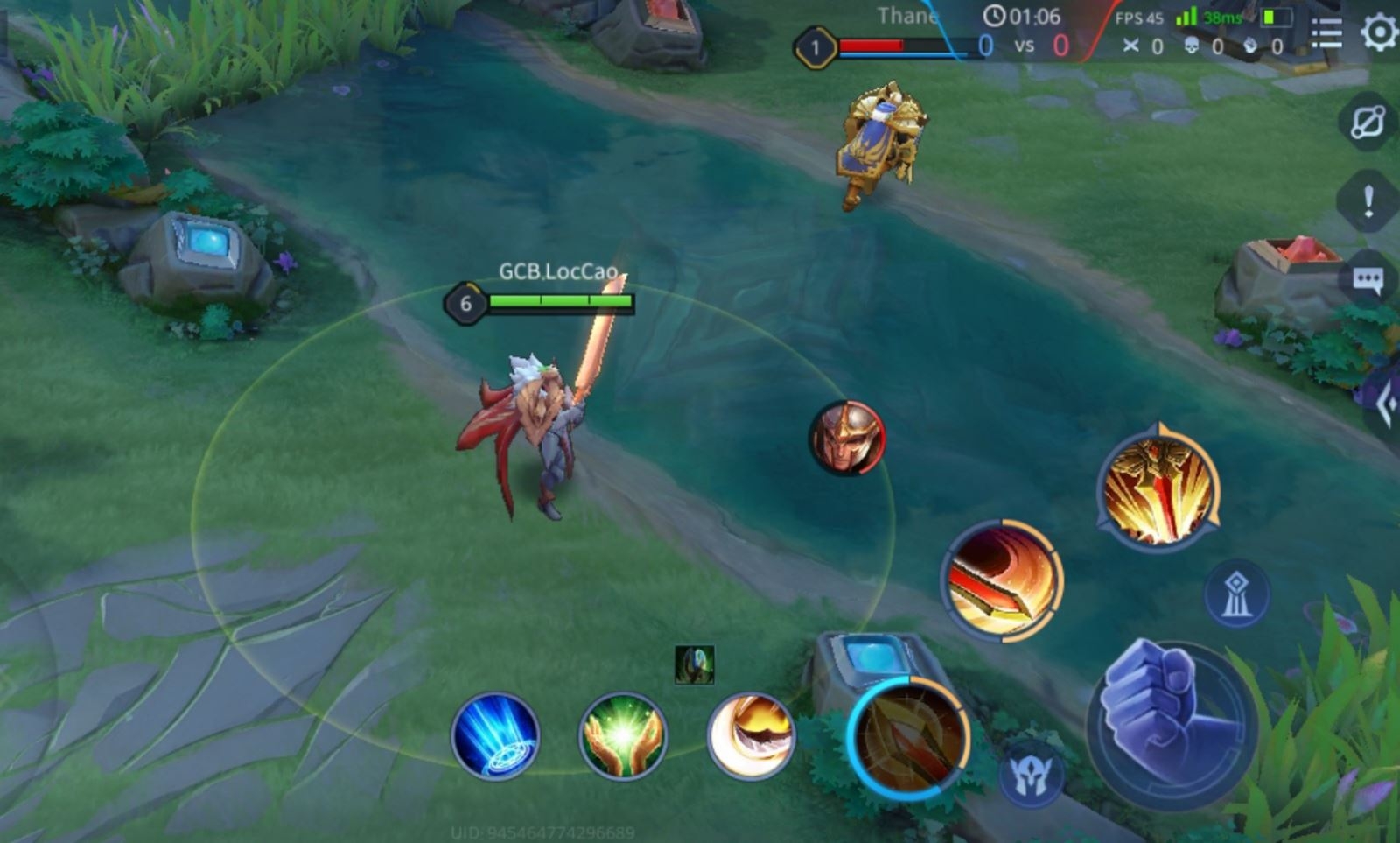Use the small square item icon
This screenshot has width=1400, height=843.
pyautogui.click(x=695, y=665)
